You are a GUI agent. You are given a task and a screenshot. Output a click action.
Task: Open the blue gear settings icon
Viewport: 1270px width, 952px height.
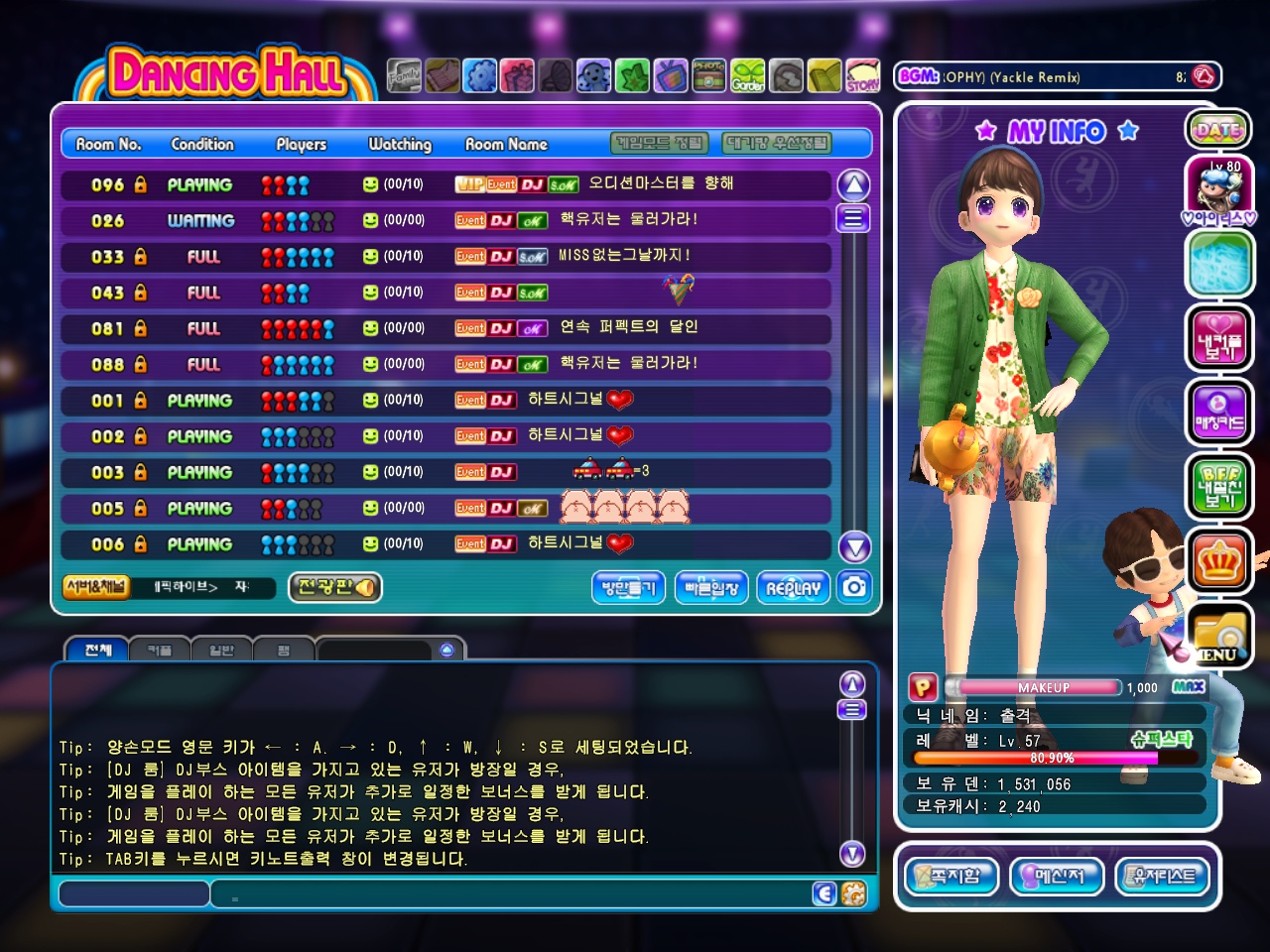pos(480,75)
